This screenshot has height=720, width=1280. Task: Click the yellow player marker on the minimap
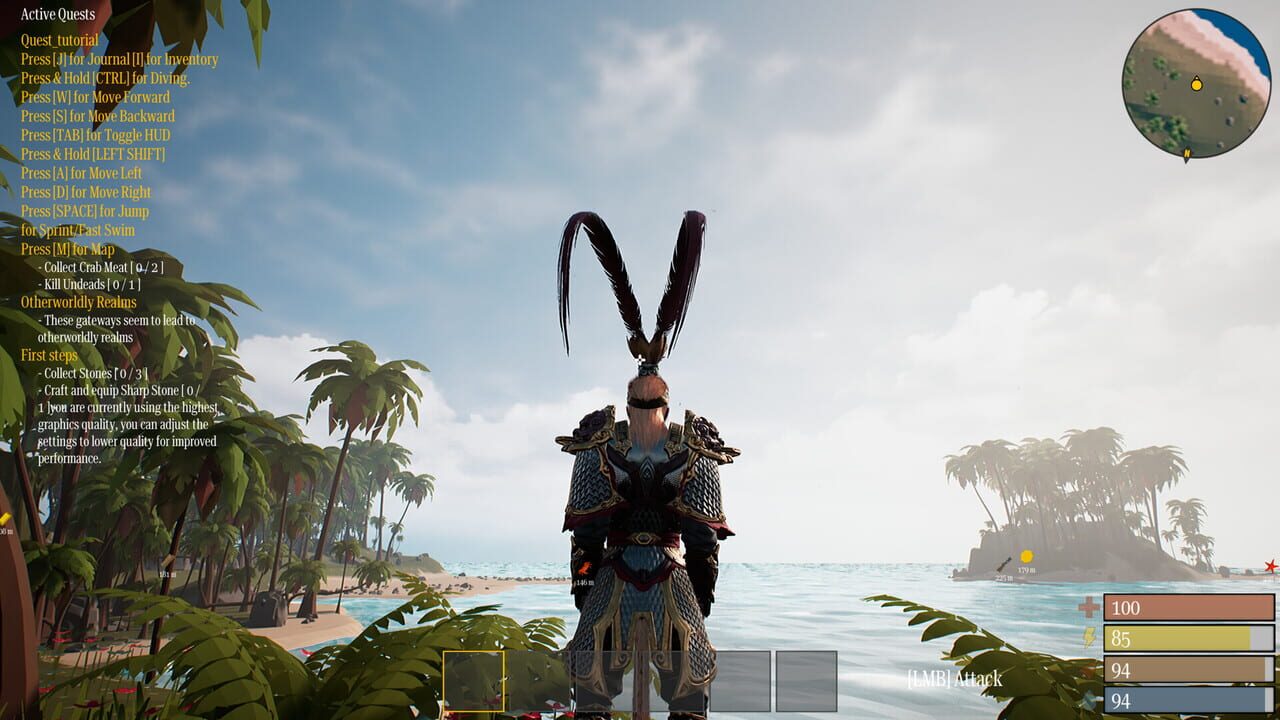[x=1196, y=85]
